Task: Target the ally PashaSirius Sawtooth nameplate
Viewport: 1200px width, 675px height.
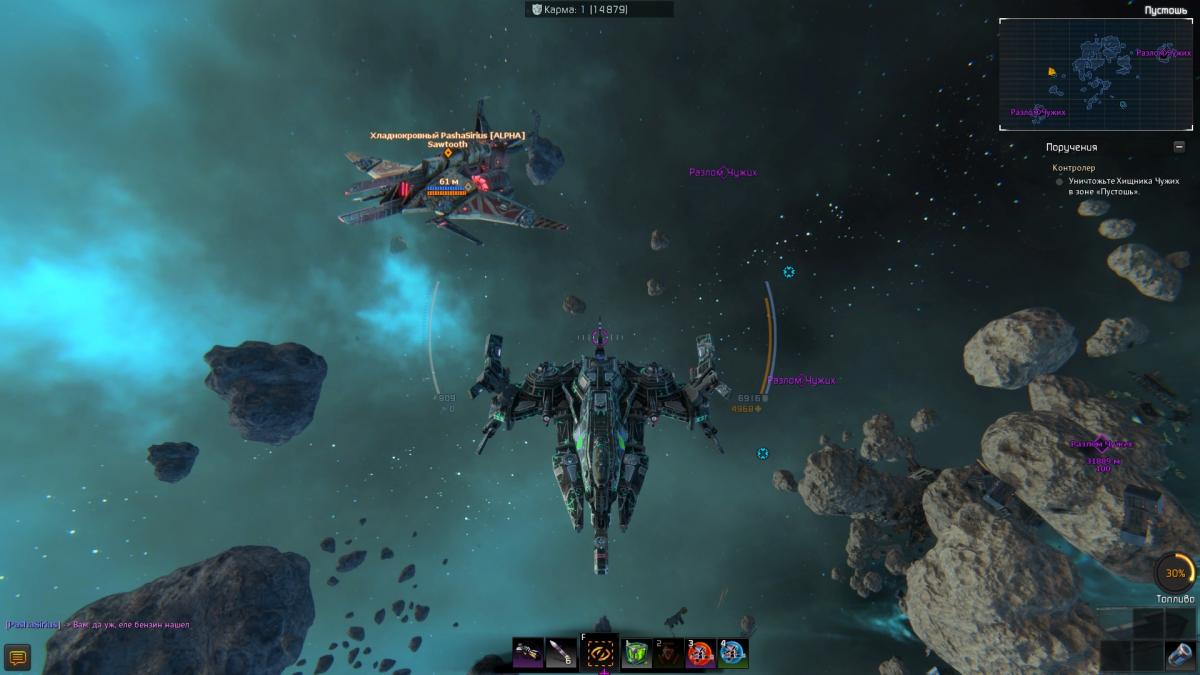Action: [447, 139]
